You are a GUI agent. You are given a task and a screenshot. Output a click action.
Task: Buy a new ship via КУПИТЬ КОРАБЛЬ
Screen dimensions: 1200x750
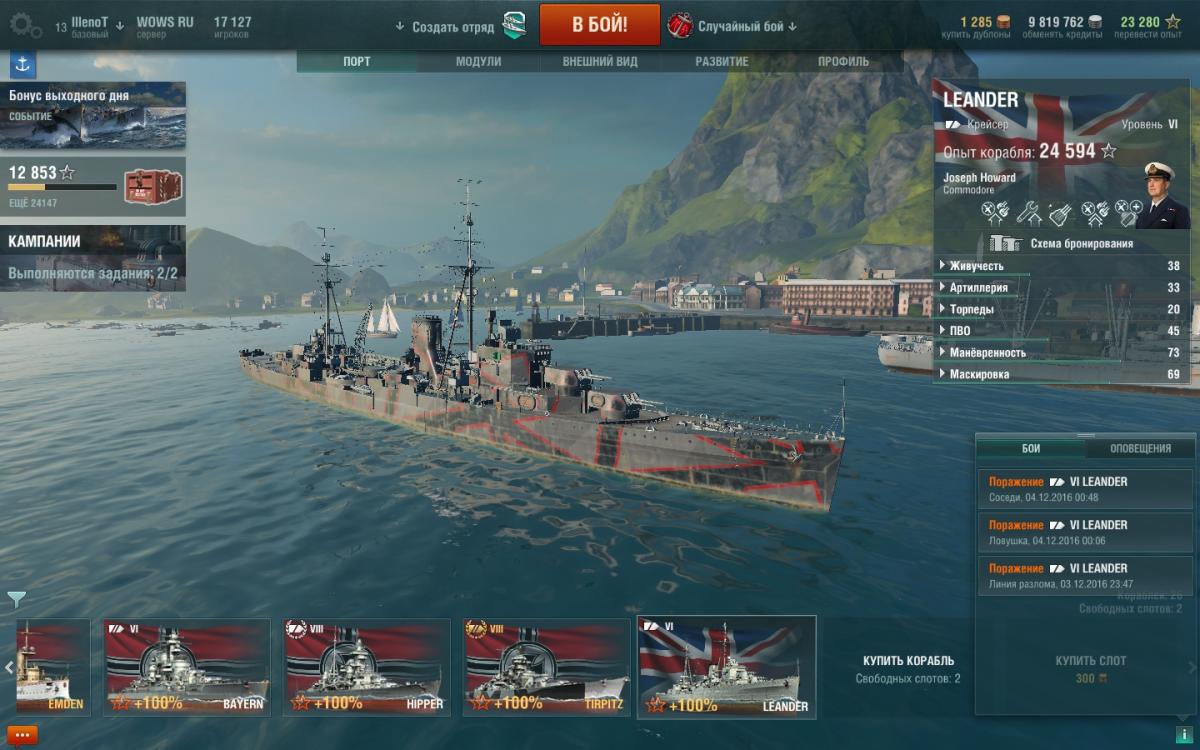click(908, 661)
